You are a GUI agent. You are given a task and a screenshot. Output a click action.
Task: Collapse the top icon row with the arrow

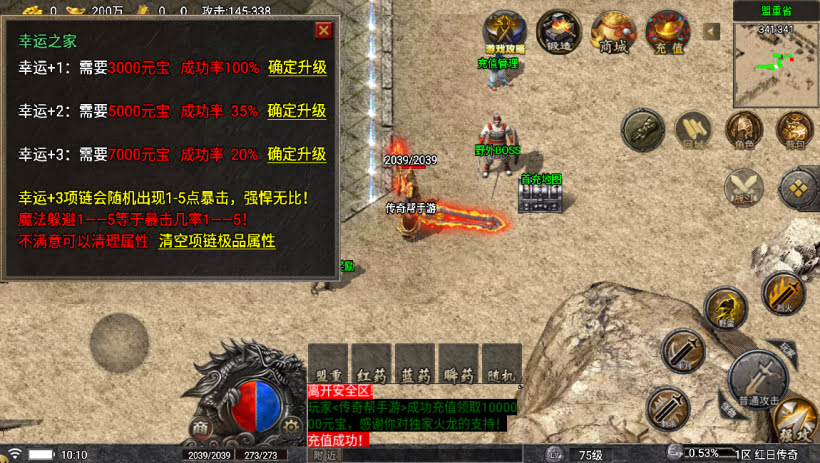[712, 31]
